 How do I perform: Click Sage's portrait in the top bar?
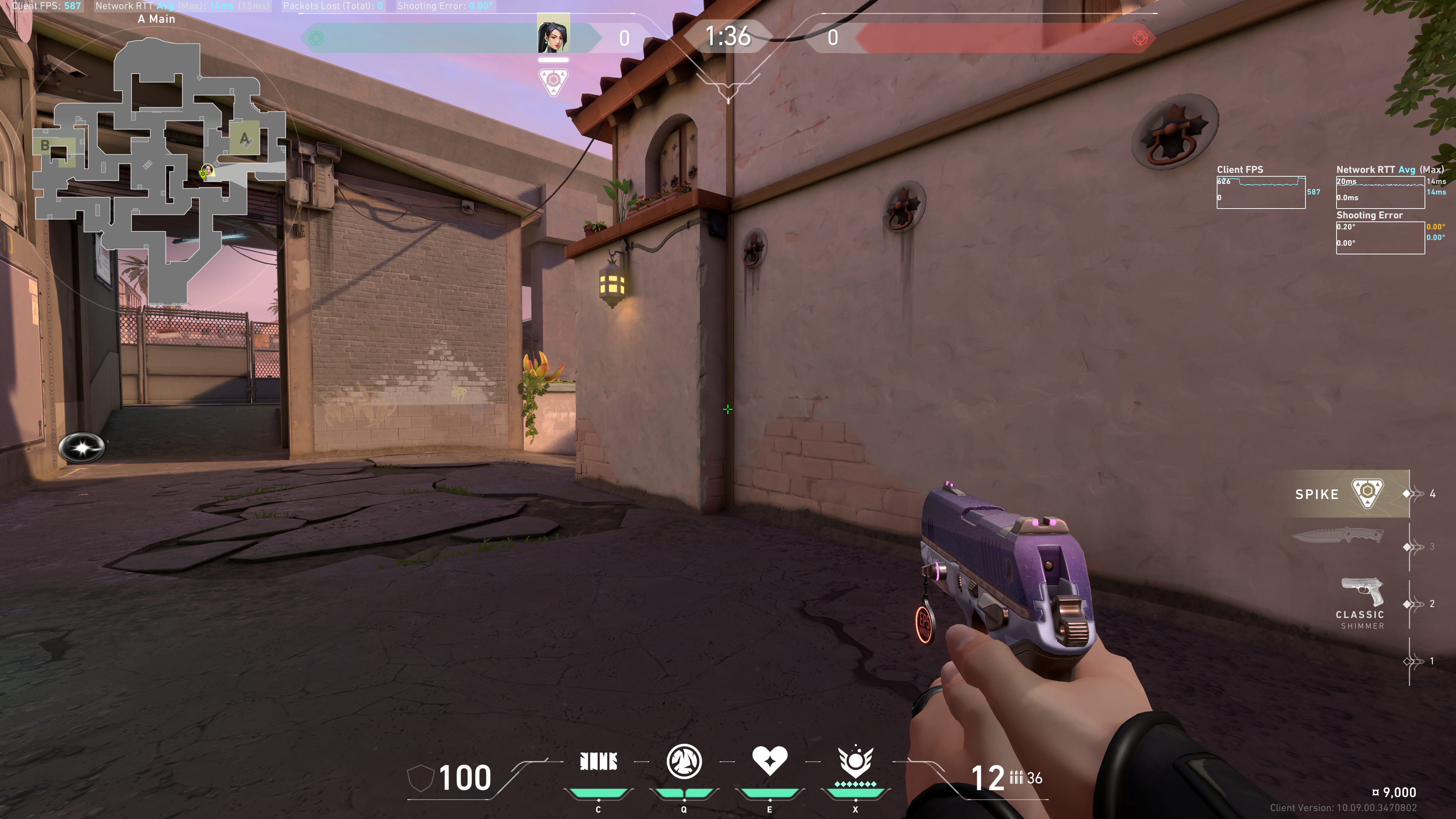(553, 35)
